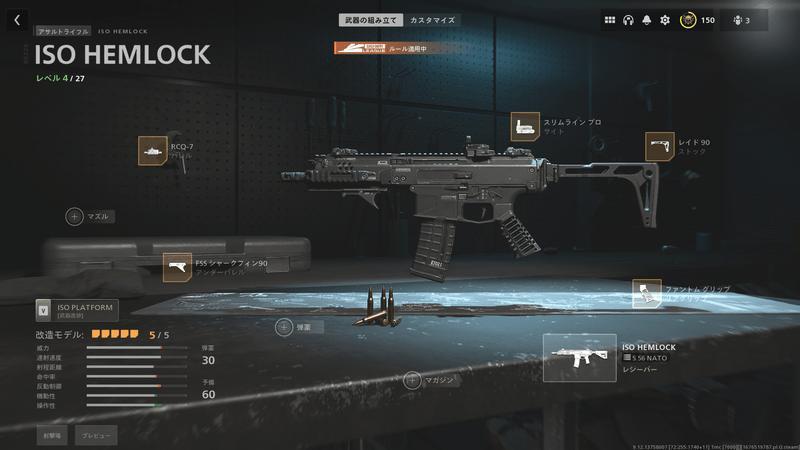Add an ammunition 弾薬 attachment
The image size is (800, 450).
tap(285, 327)
